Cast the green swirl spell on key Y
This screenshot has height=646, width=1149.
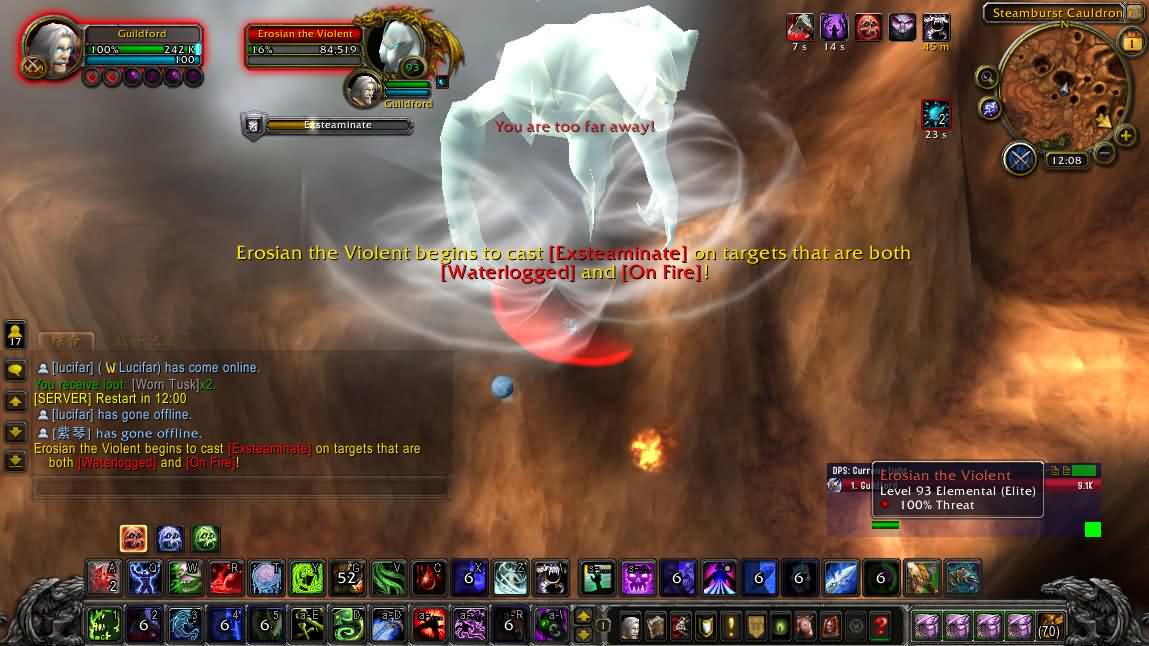[307, 577]
